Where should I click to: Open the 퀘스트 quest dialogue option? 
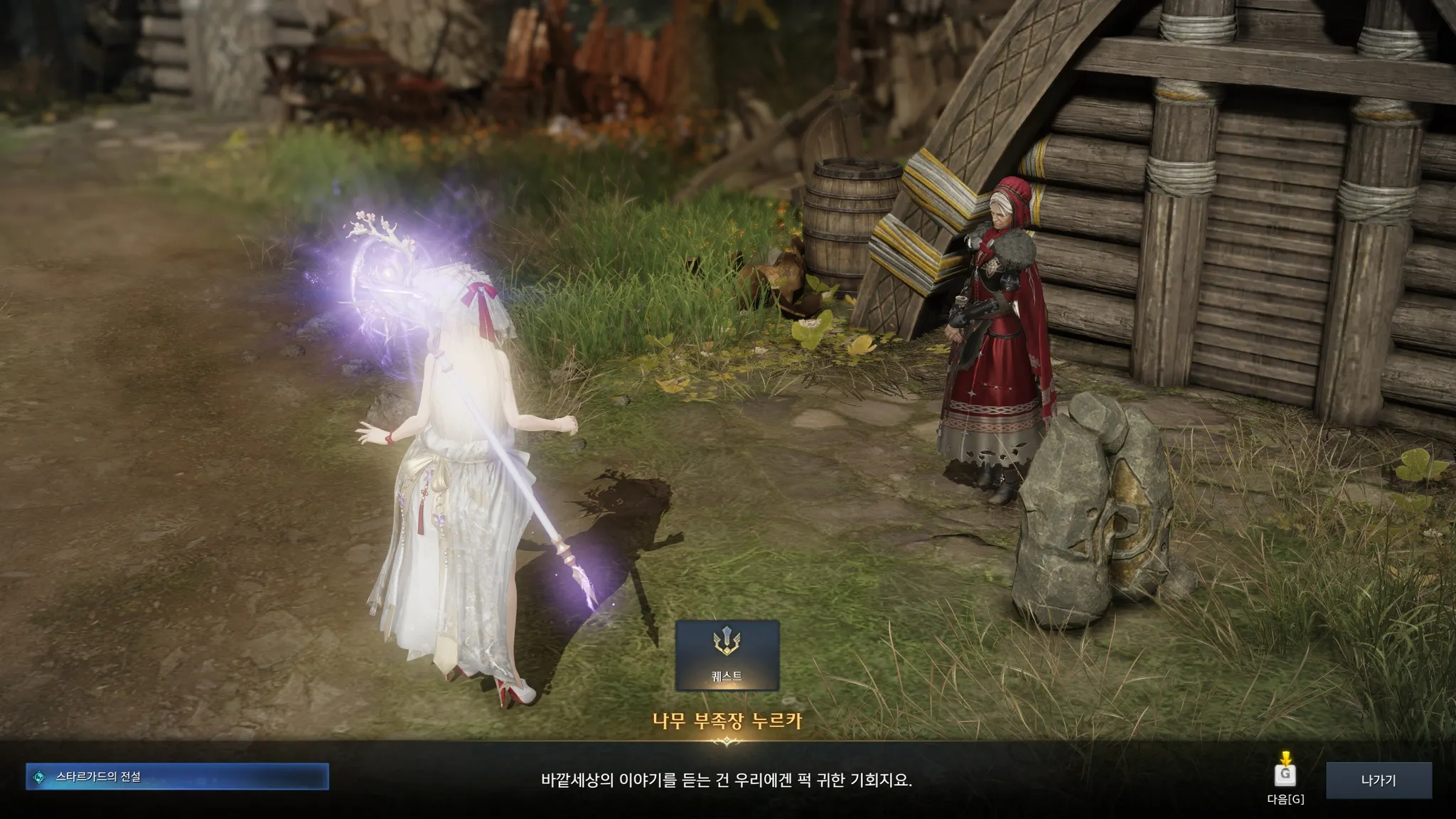pyautogui.click(x=727, y=655)
